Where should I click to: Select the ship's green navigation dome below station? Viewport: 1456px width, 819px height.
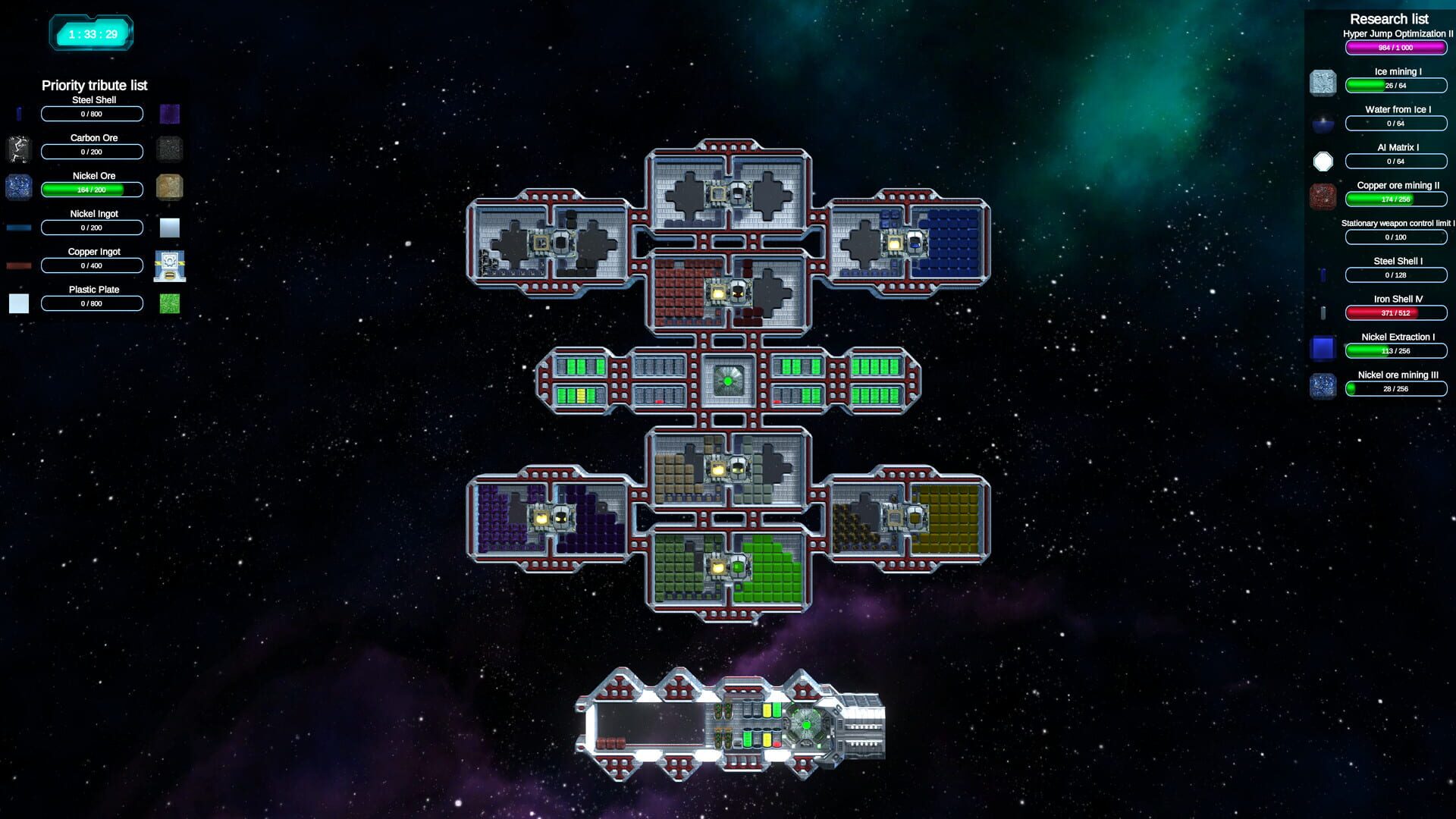[806, 726]
